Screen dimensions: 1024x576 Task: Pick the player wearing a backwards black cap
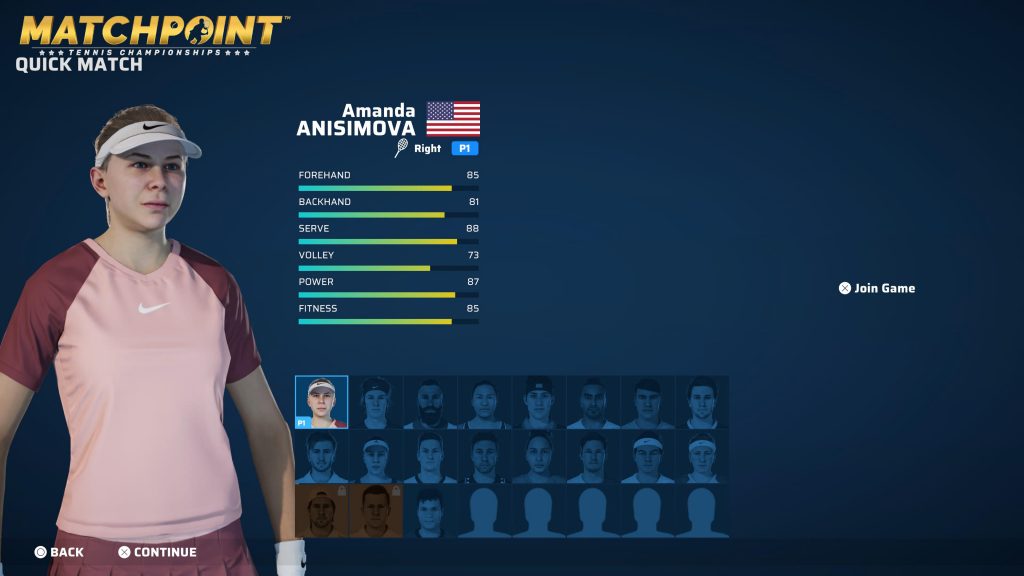click(x=538, y=402)
